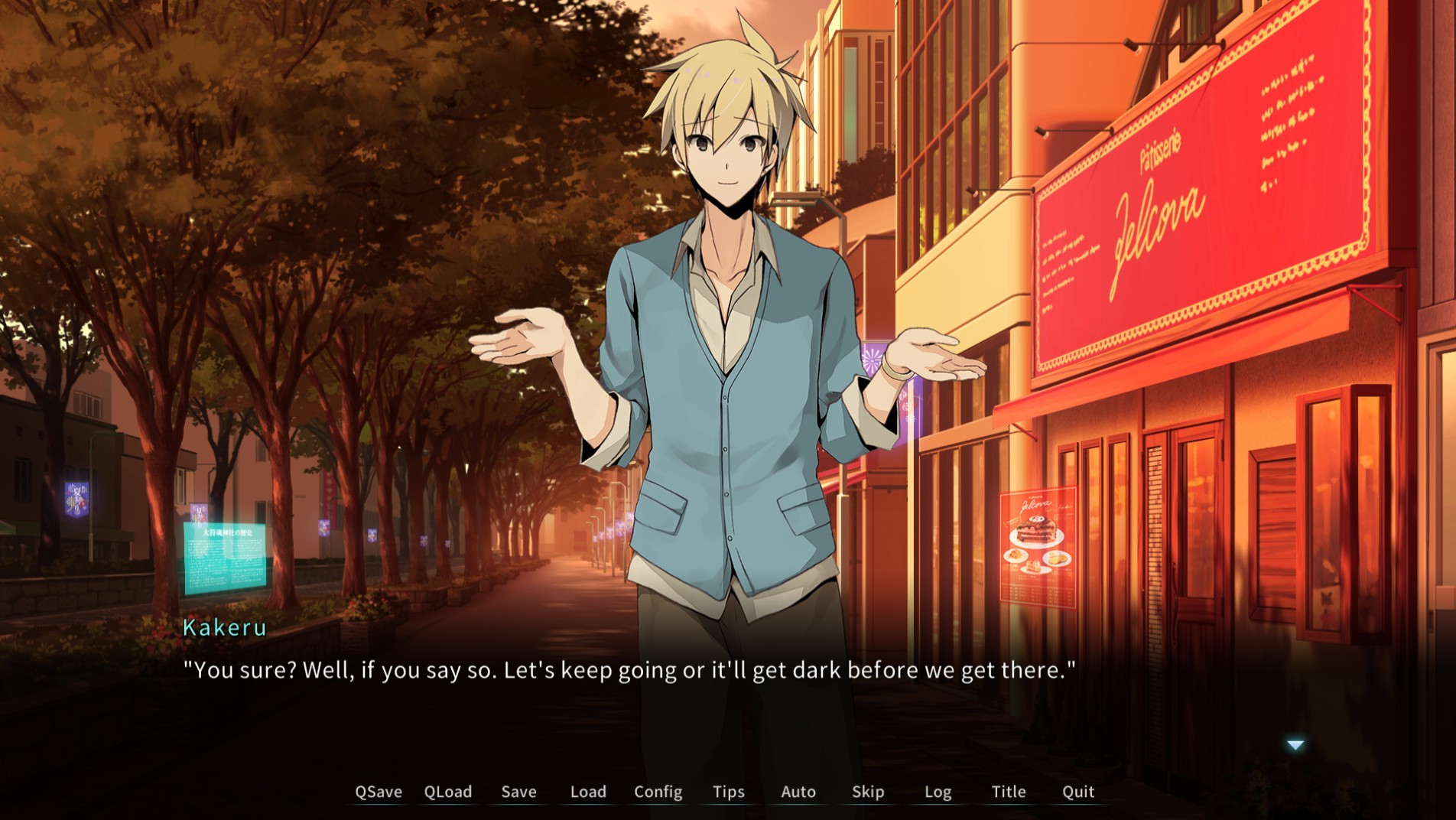Show the Tips glossary
The width and height of the screenshot is (1456, 820).
click(728, 792)
